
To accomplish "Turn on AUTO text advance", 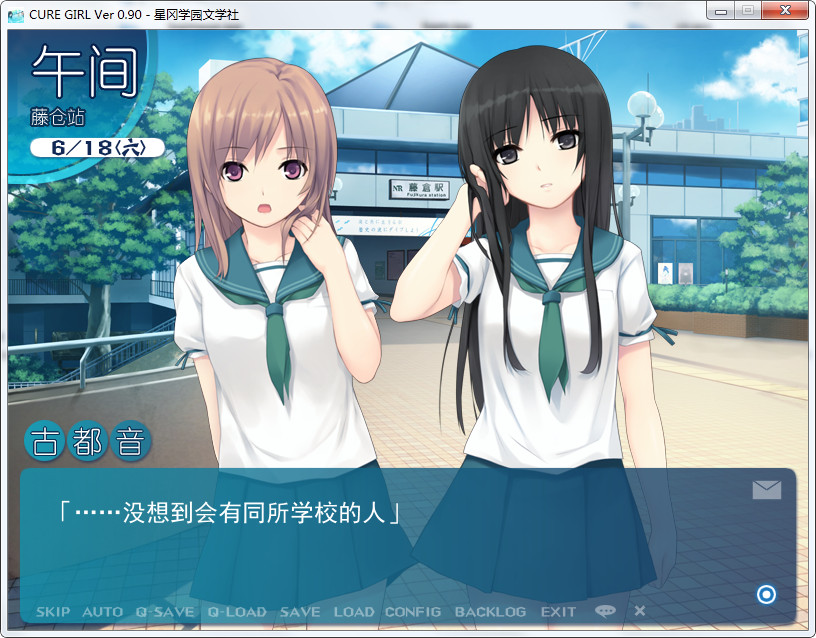I will pos(102,611).
